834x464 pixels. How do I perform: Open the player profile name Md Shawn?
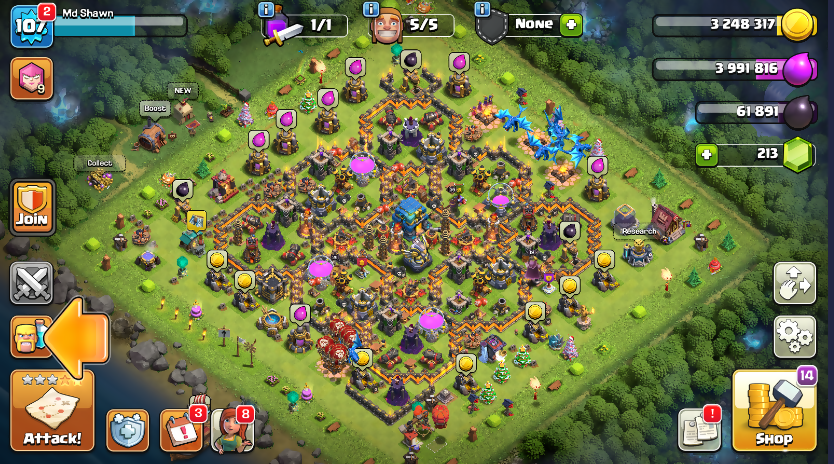[88, 14]
